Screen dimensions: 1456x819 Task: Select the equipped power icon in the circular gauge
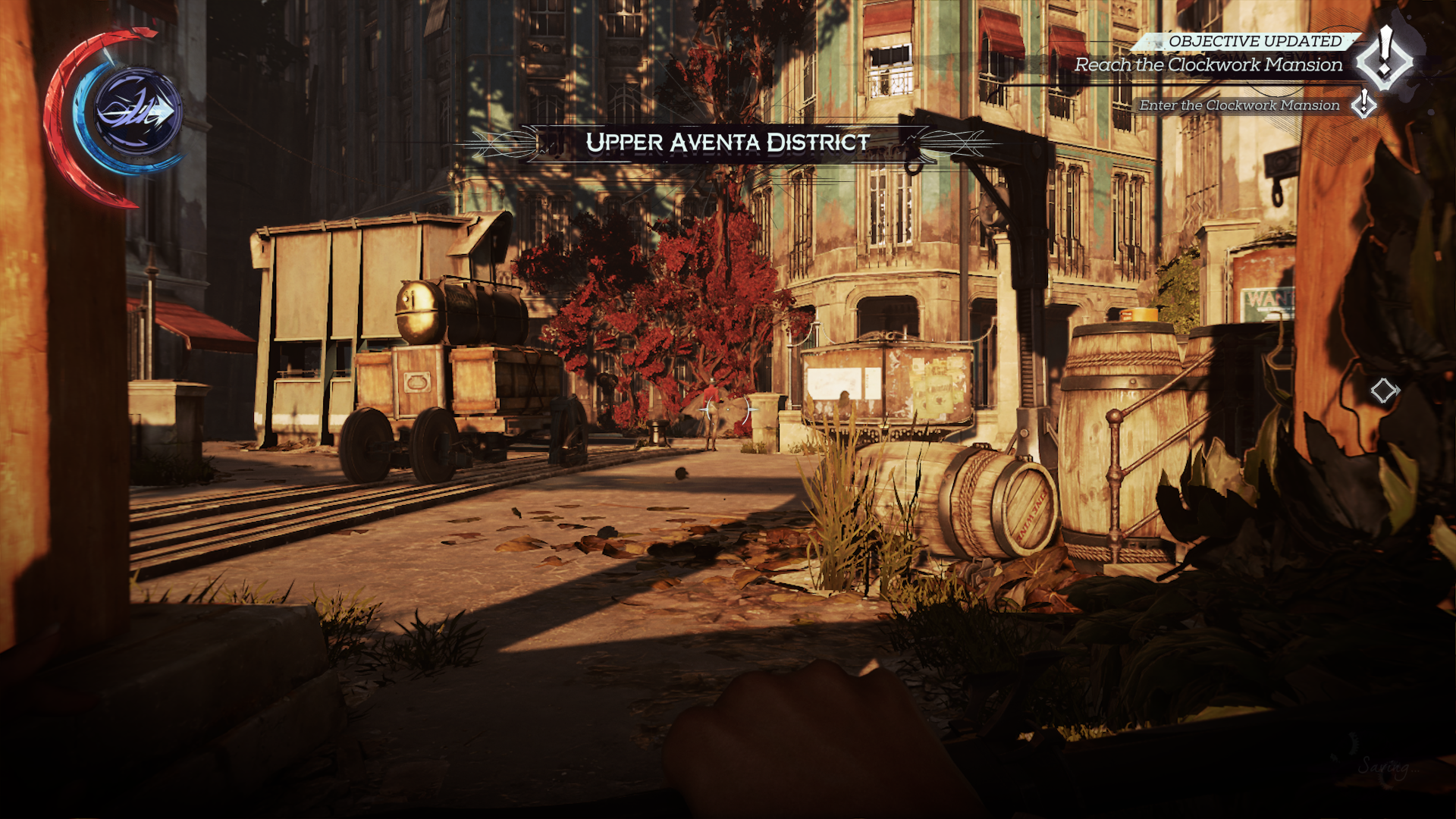pyautogui.click(x=137, y=113)
